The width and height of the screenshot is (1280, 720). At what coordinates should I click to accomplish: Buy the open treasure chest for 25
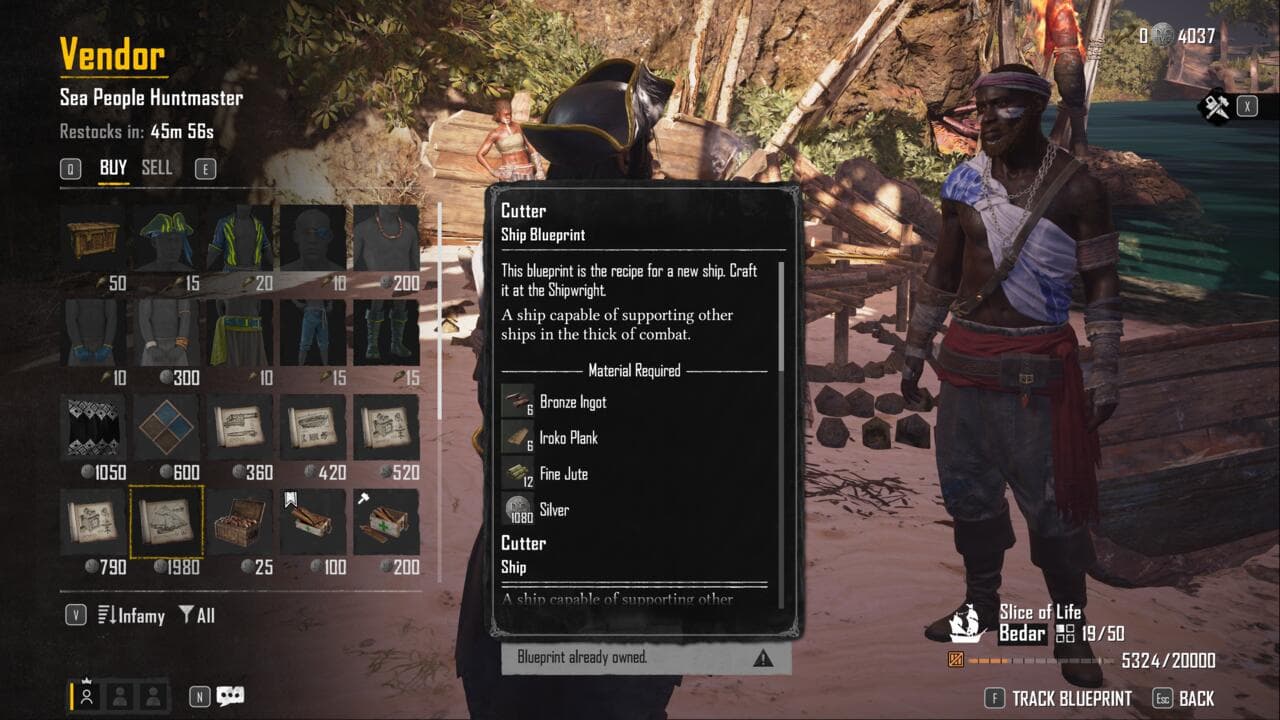tap(240, 521)
